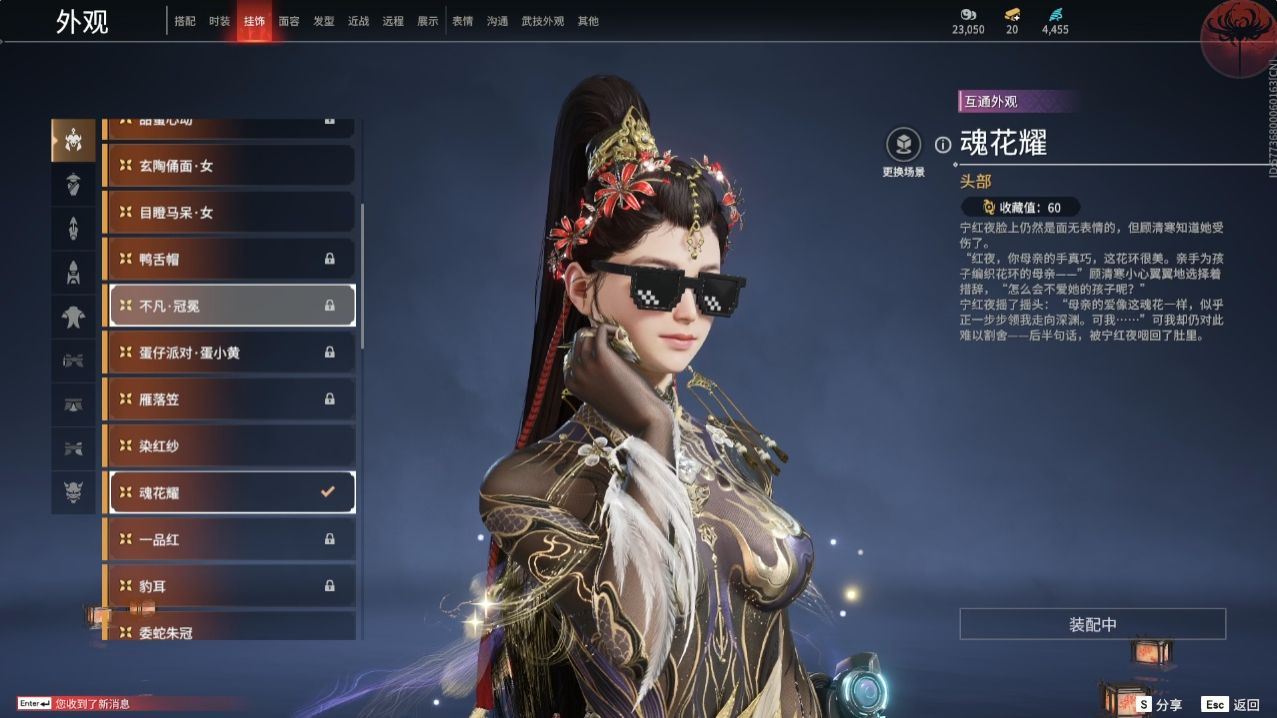The image size is (1277, 718).
Task: Select the 目瞪马呆·女 accessory
Action: (x=229, y=212)
